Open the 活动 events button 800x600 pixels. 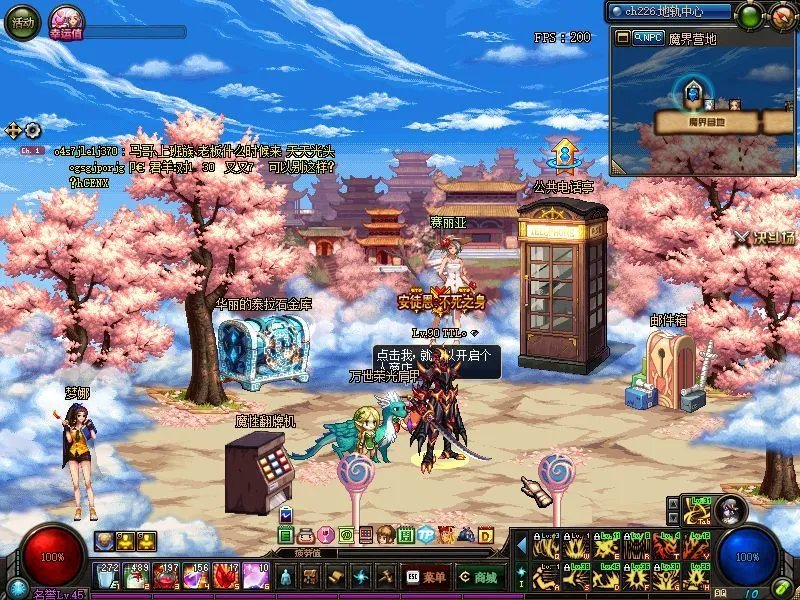(21, 22)
